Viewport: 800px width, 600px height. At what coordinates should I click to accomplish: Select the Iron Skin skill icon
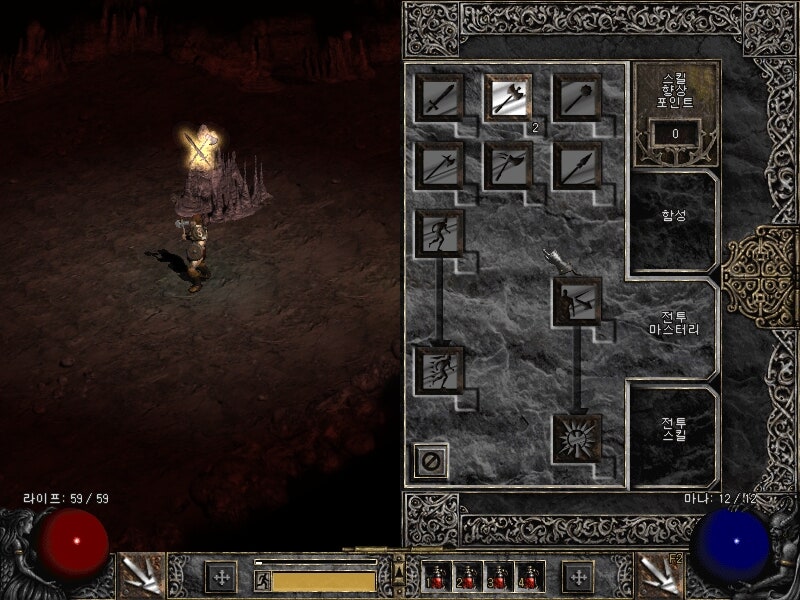pyautogui.click(x=577, y=302)
